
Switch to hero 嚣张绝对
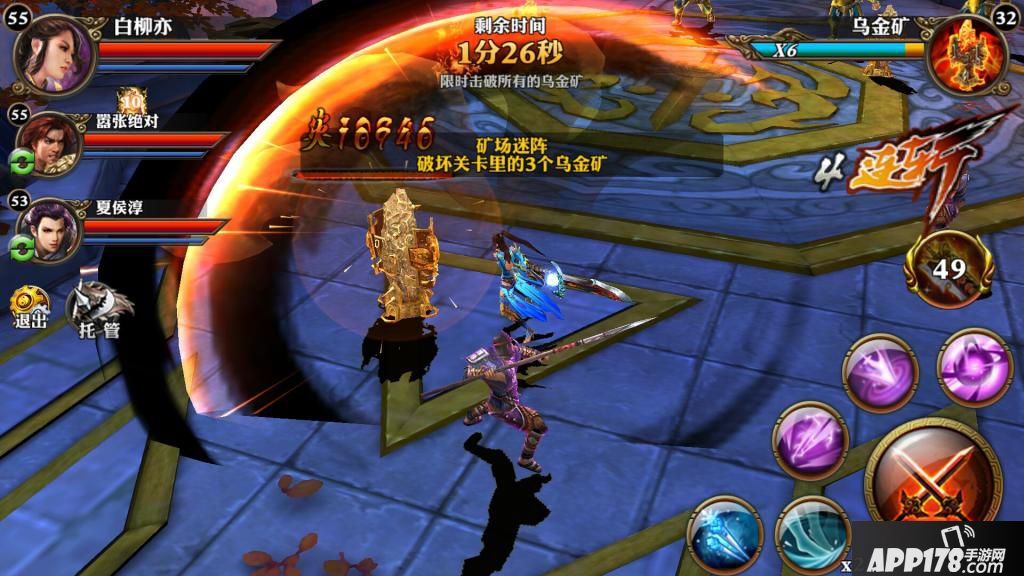point(51,143)
